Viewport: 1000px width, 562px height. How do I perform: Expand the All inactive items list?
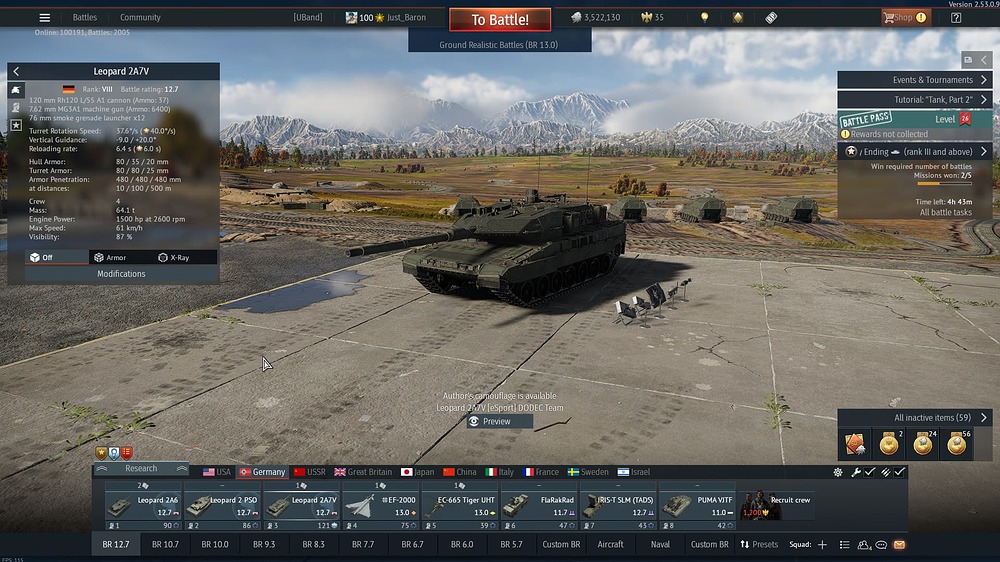pos(914,418)
